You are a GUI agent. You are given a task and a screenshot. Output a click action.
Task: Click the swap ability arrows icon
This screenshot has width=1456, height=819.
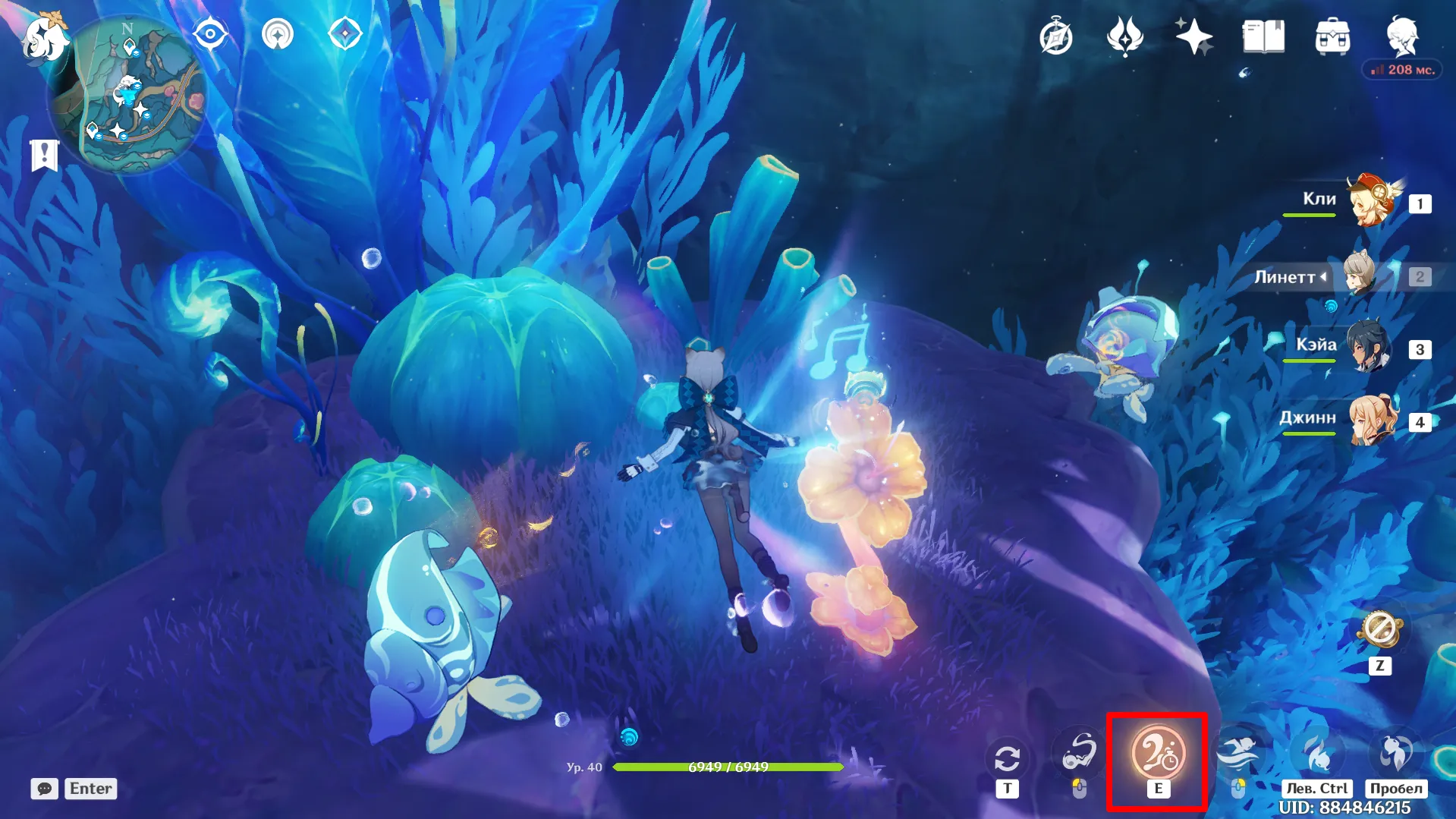click(x=1007, y=758)
